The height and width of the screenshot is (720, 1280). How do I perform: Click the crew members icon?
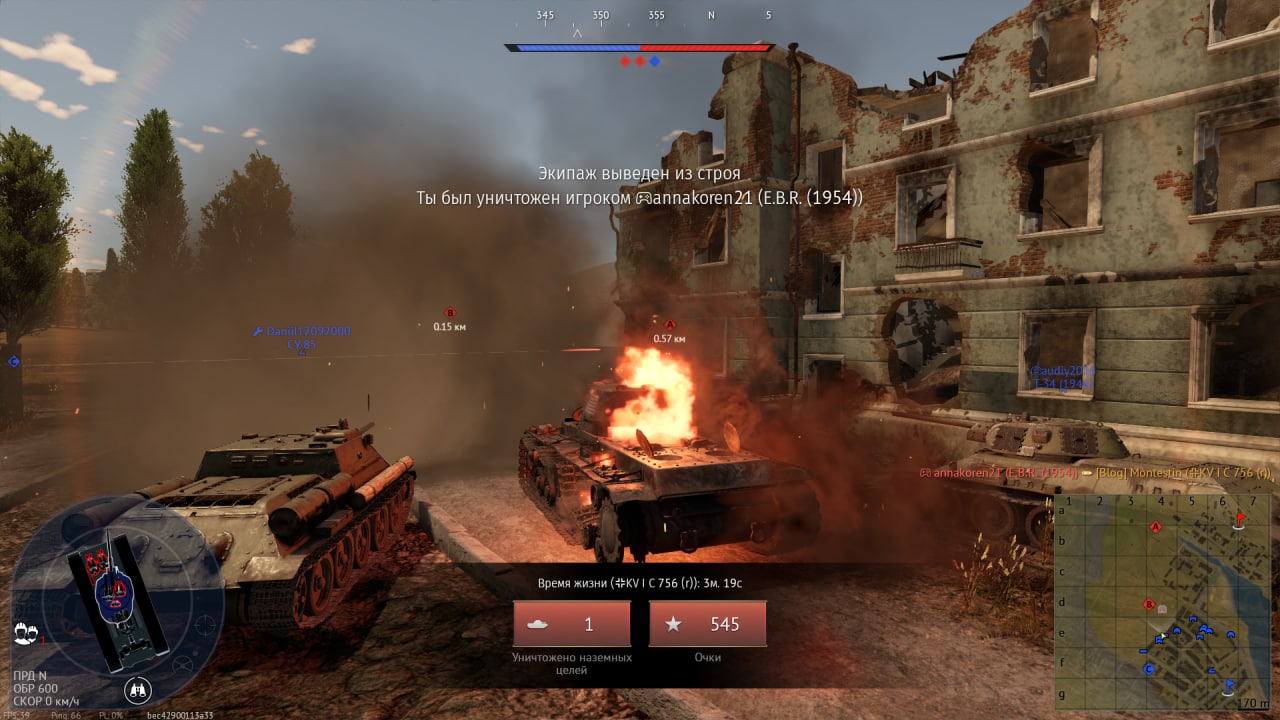coord(22,632)
